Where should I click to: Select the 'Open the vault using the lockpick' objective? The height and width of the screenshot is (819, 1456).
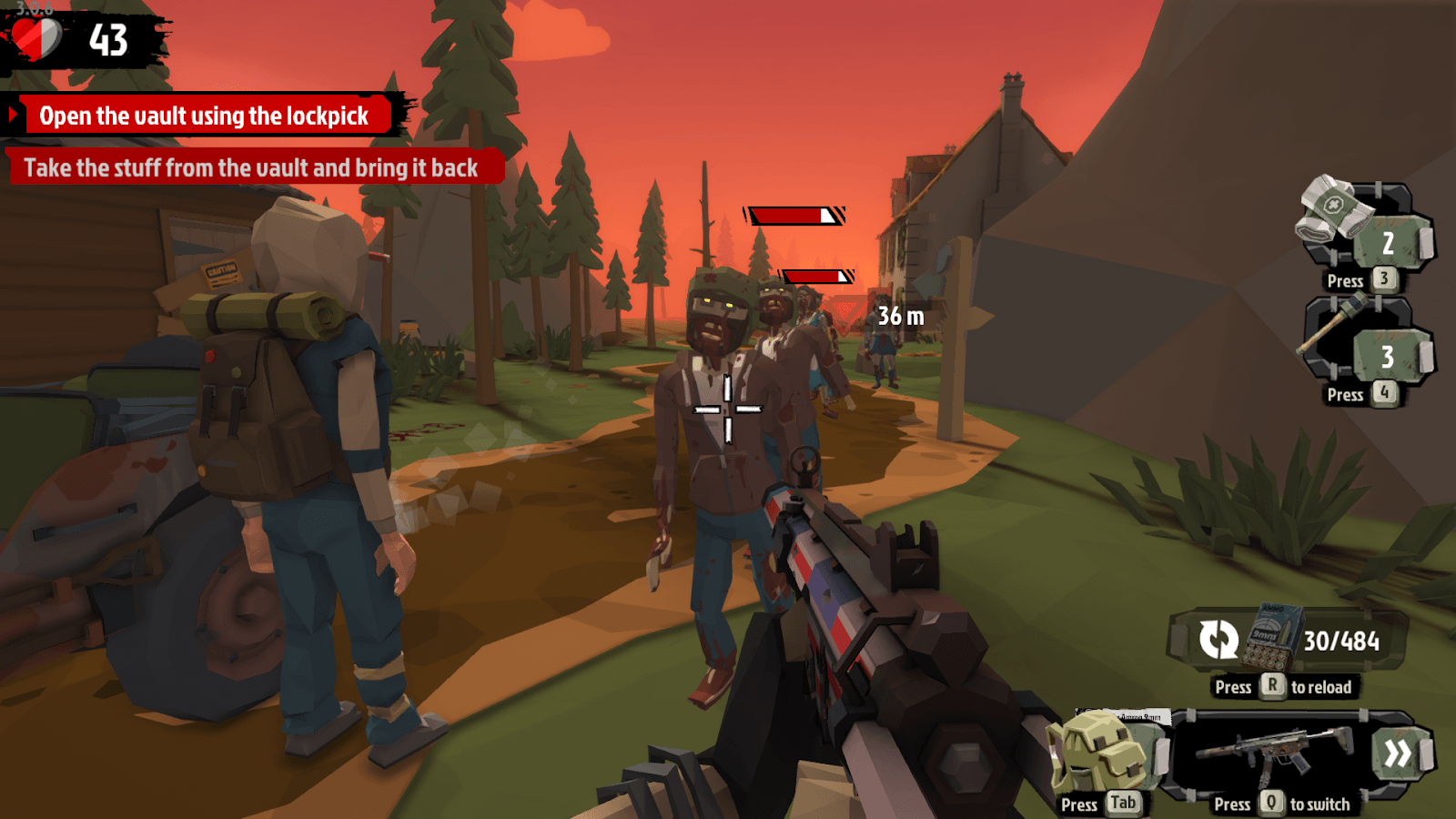click(202, 116)
